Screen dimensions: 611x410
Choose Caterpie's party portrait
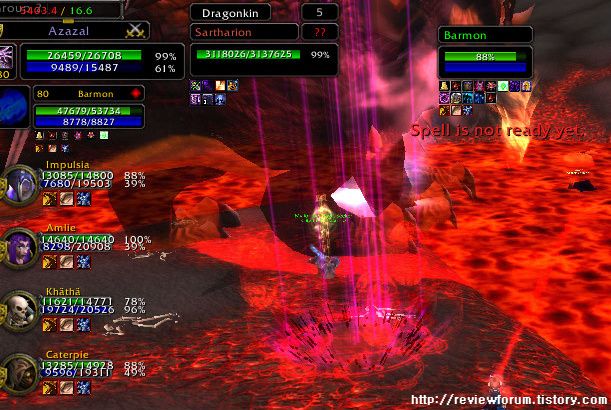pos(18,370)
